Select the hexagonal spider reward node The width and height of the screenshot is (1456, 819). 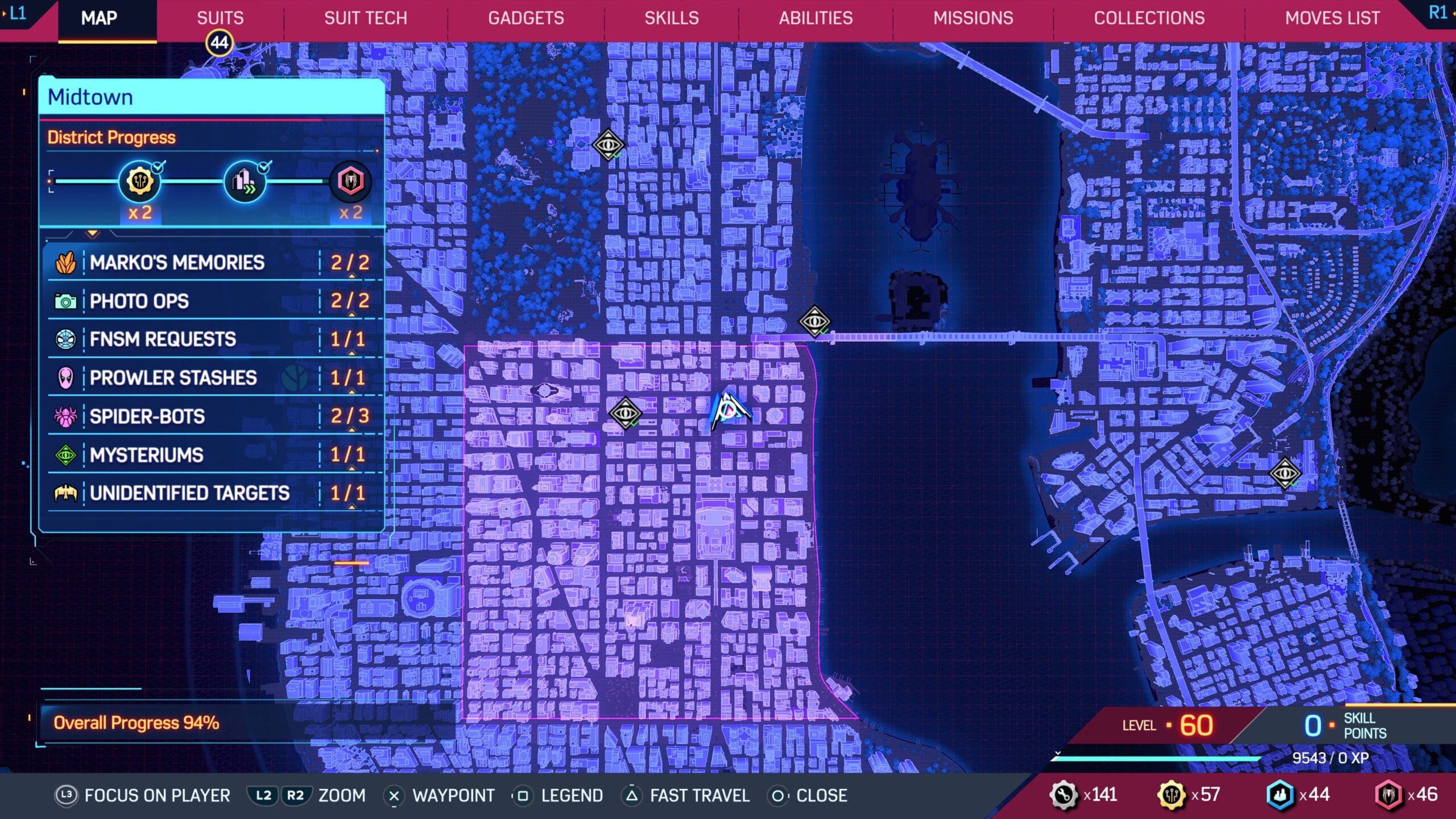click(x=350, y=182)
